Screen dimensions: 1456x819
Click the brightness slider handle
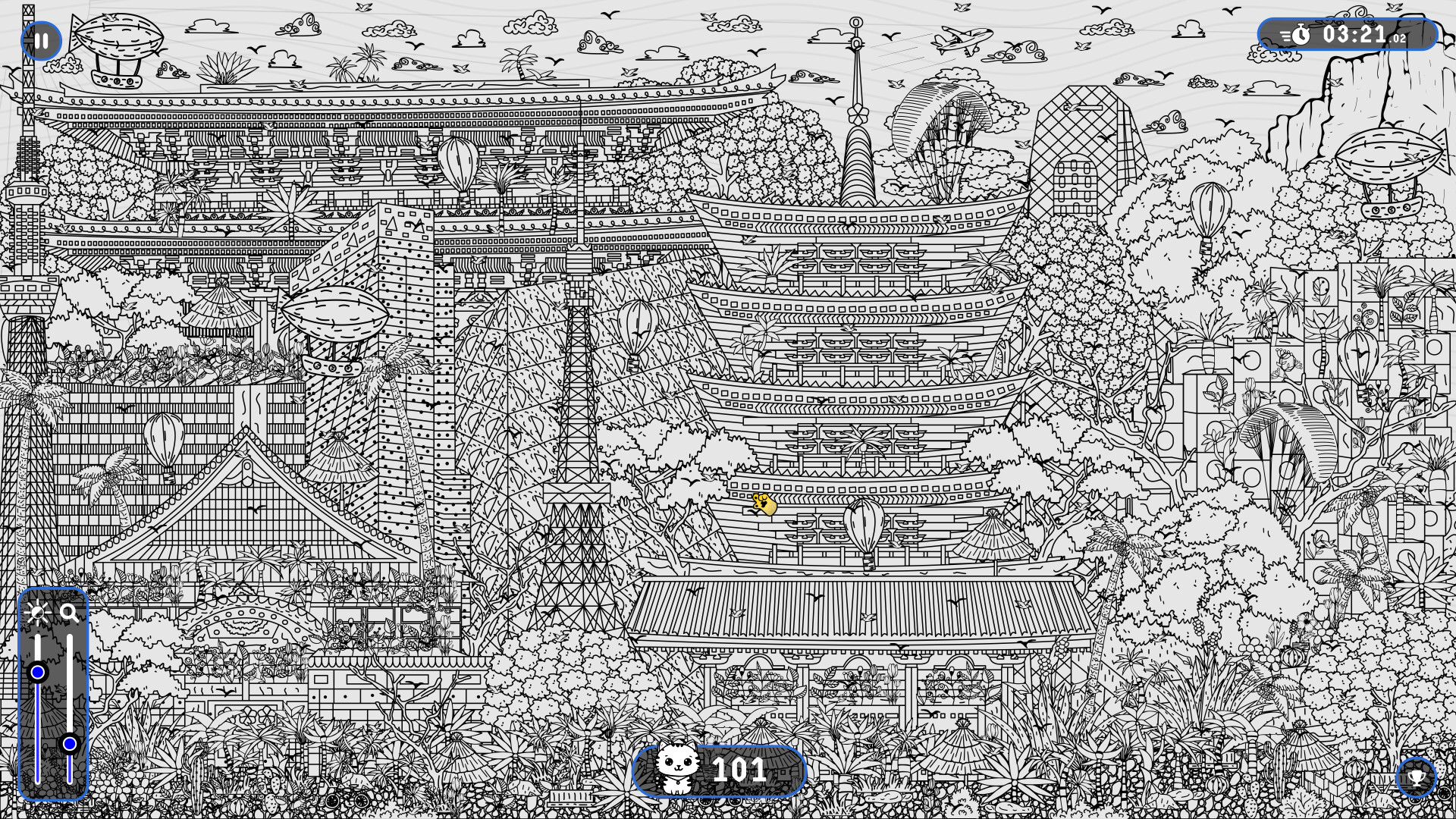pos(38,671)
